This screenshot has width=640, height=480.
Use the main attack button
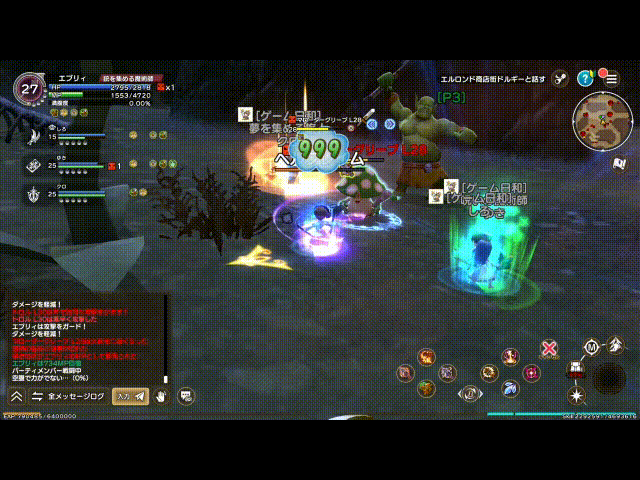click(609, 376)
